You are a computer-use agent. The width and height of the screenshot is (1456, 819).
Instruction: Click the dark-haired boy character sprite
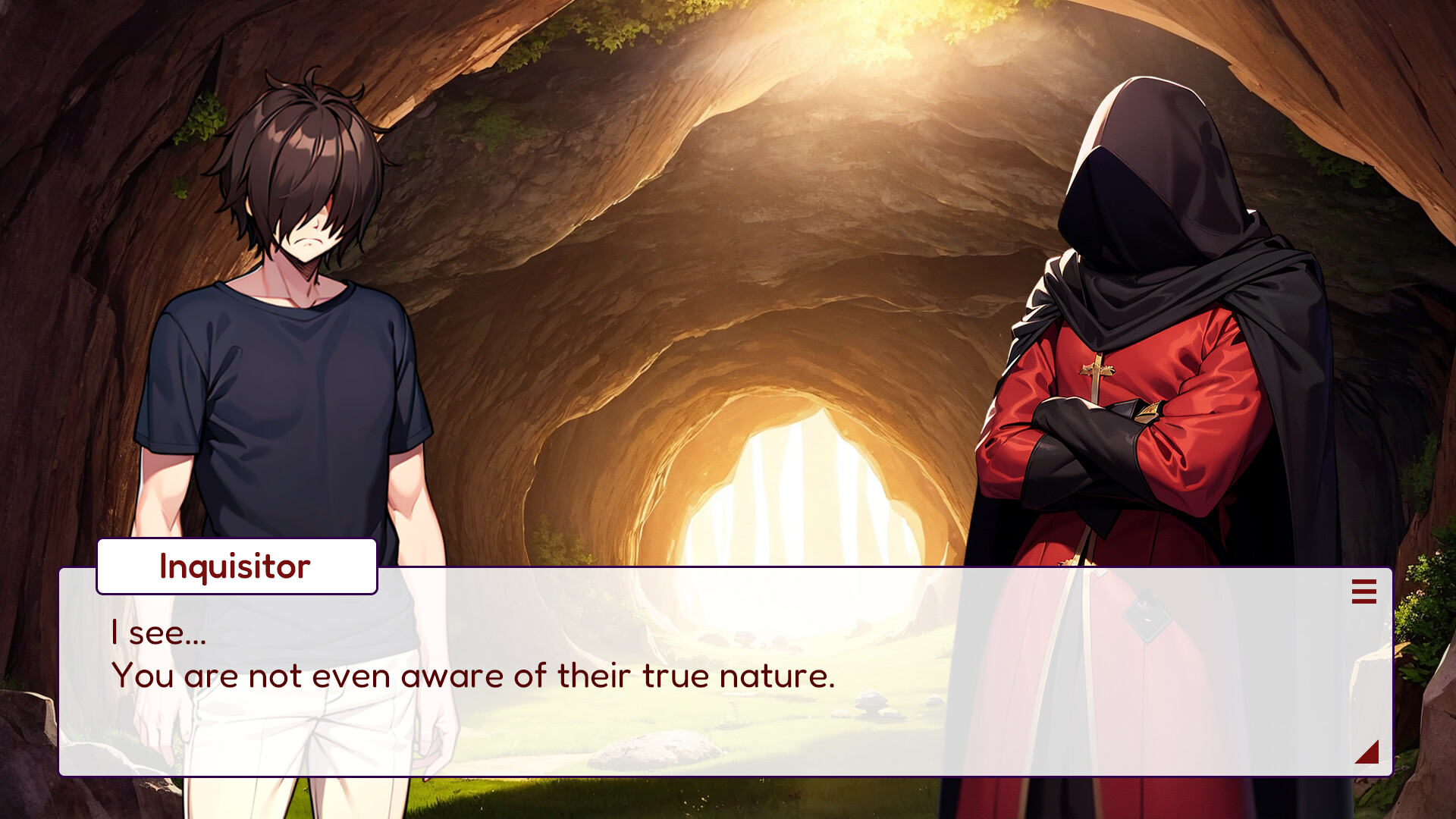pos(296,303)
